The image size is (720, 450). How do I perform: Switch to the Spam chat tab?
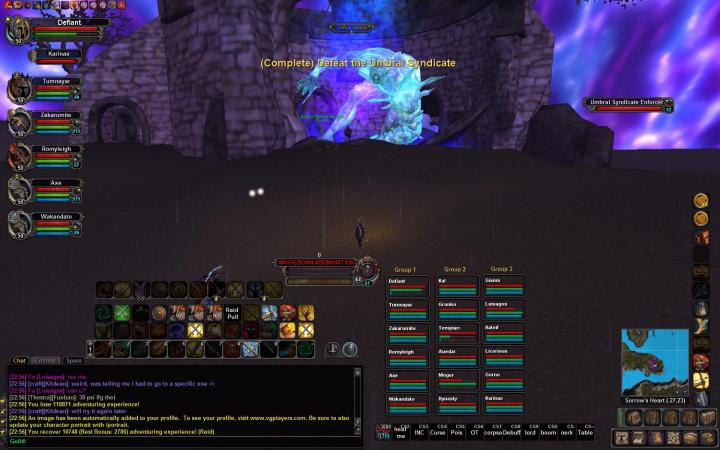(x=73, y=360)
